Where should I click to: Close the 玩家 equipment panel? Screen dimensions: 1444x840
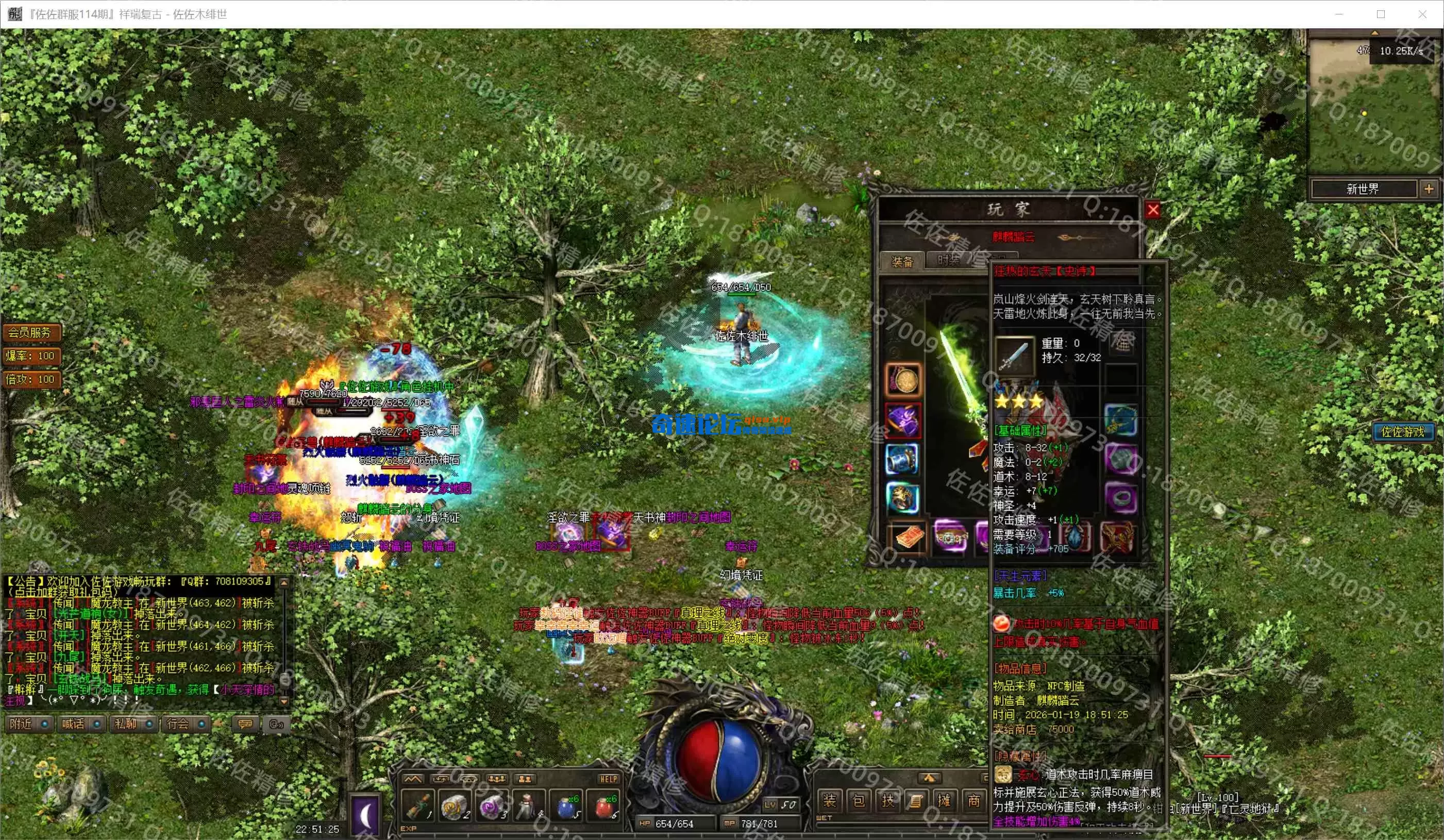[x=1153, y=210]
